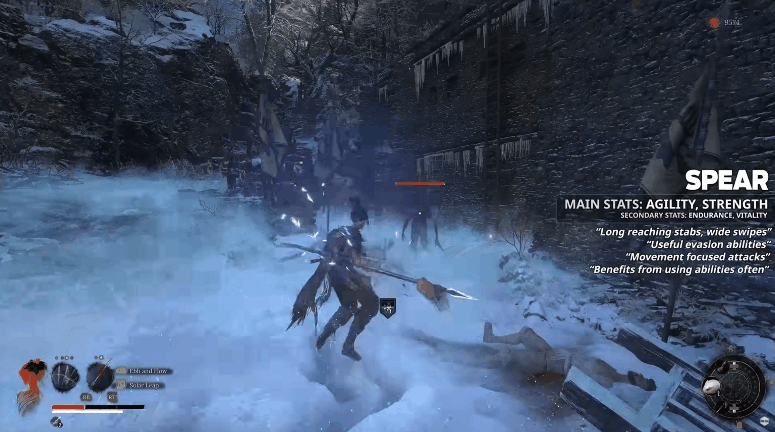Click the shield lock-on marker

388,309
